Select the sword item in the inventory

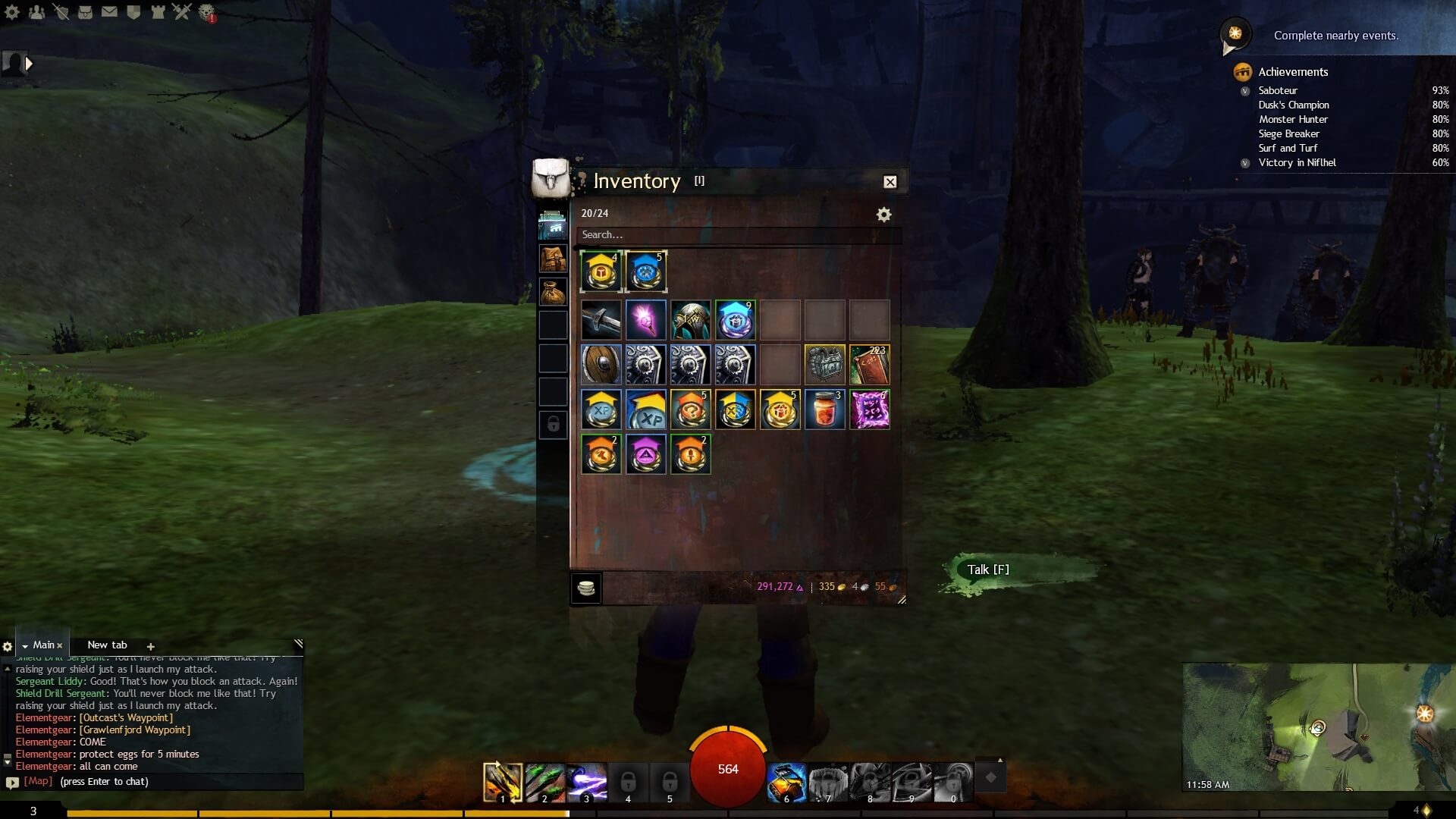(601, 319)
